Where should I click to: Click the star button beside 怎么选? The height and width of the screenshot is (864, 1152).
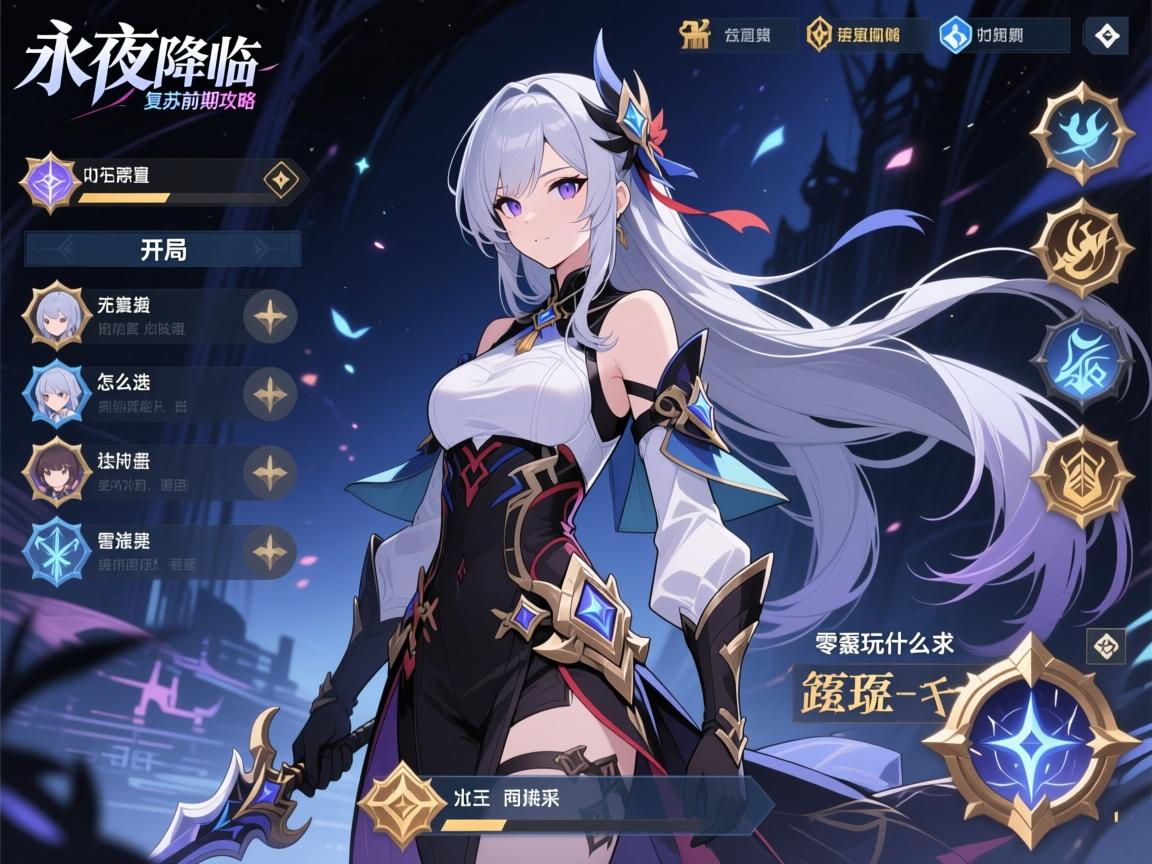point(270,394)
